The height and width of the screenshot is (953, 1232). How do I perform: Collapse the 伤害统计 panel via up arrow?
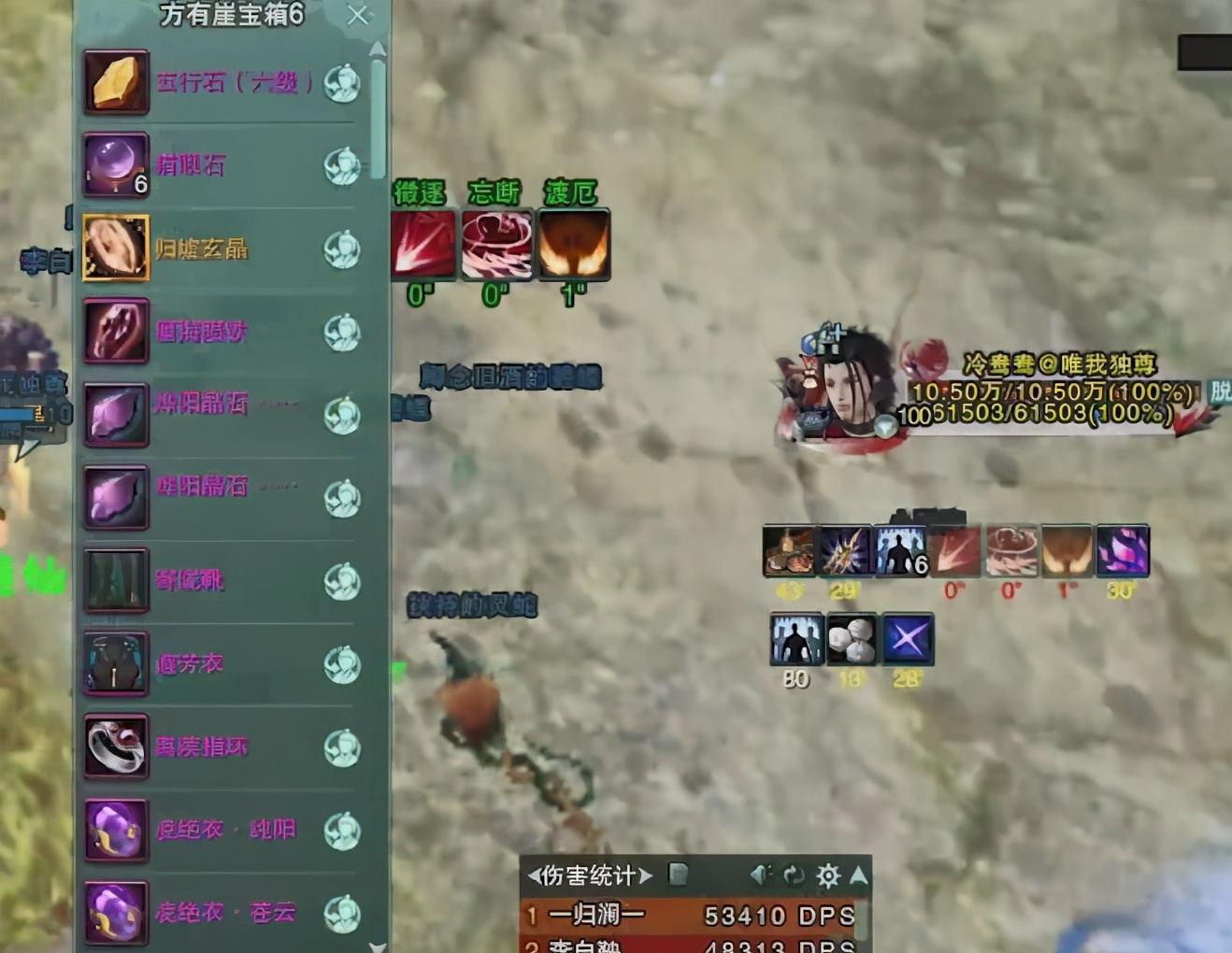pyautogui.click(x=857, y=875)
